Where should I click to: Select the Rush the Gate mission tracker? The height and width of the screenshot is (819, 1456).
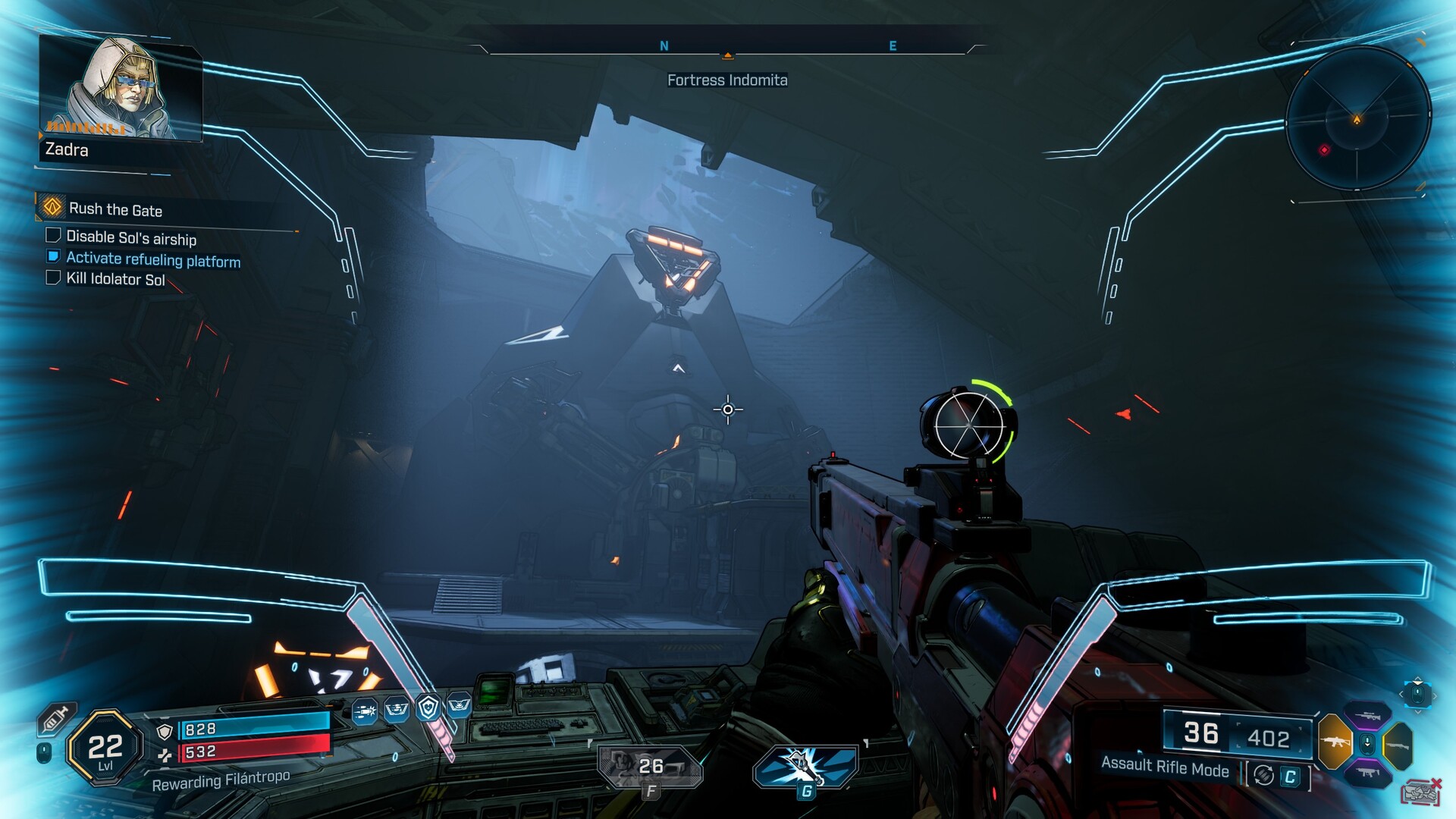115,209
